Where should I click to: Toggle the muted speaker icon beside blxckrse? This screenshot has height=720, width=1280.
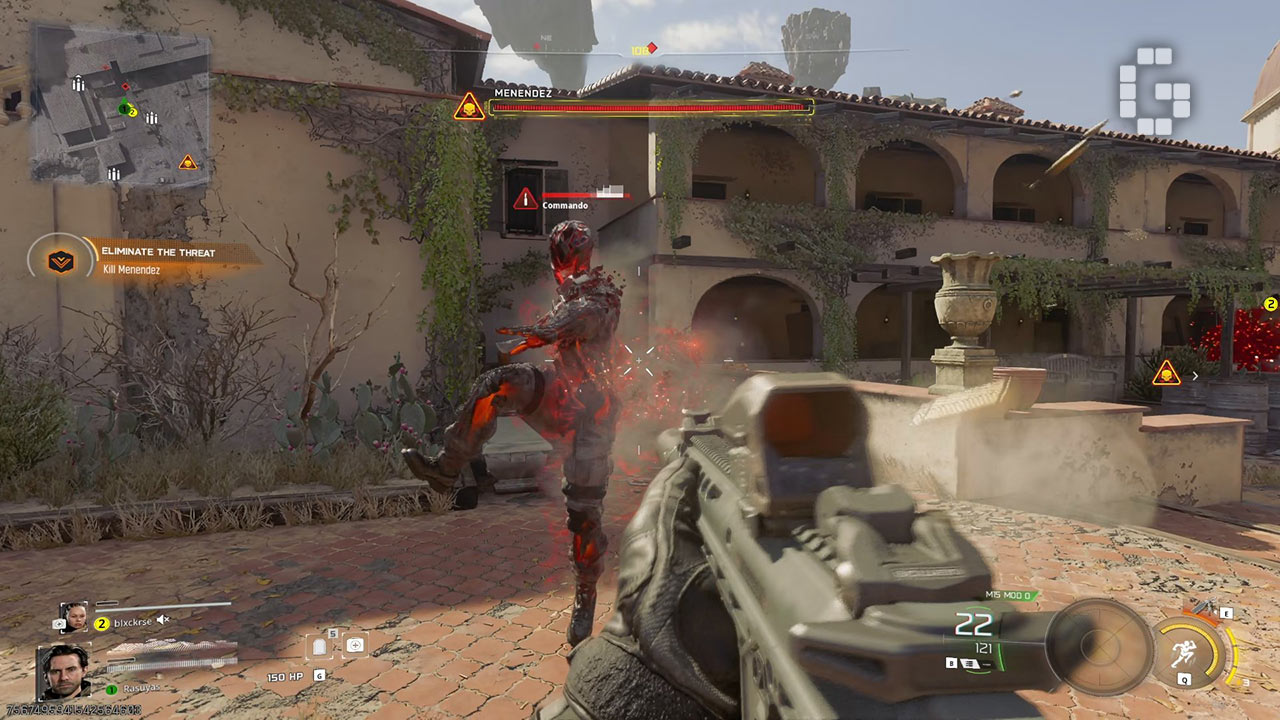point(163,621)
